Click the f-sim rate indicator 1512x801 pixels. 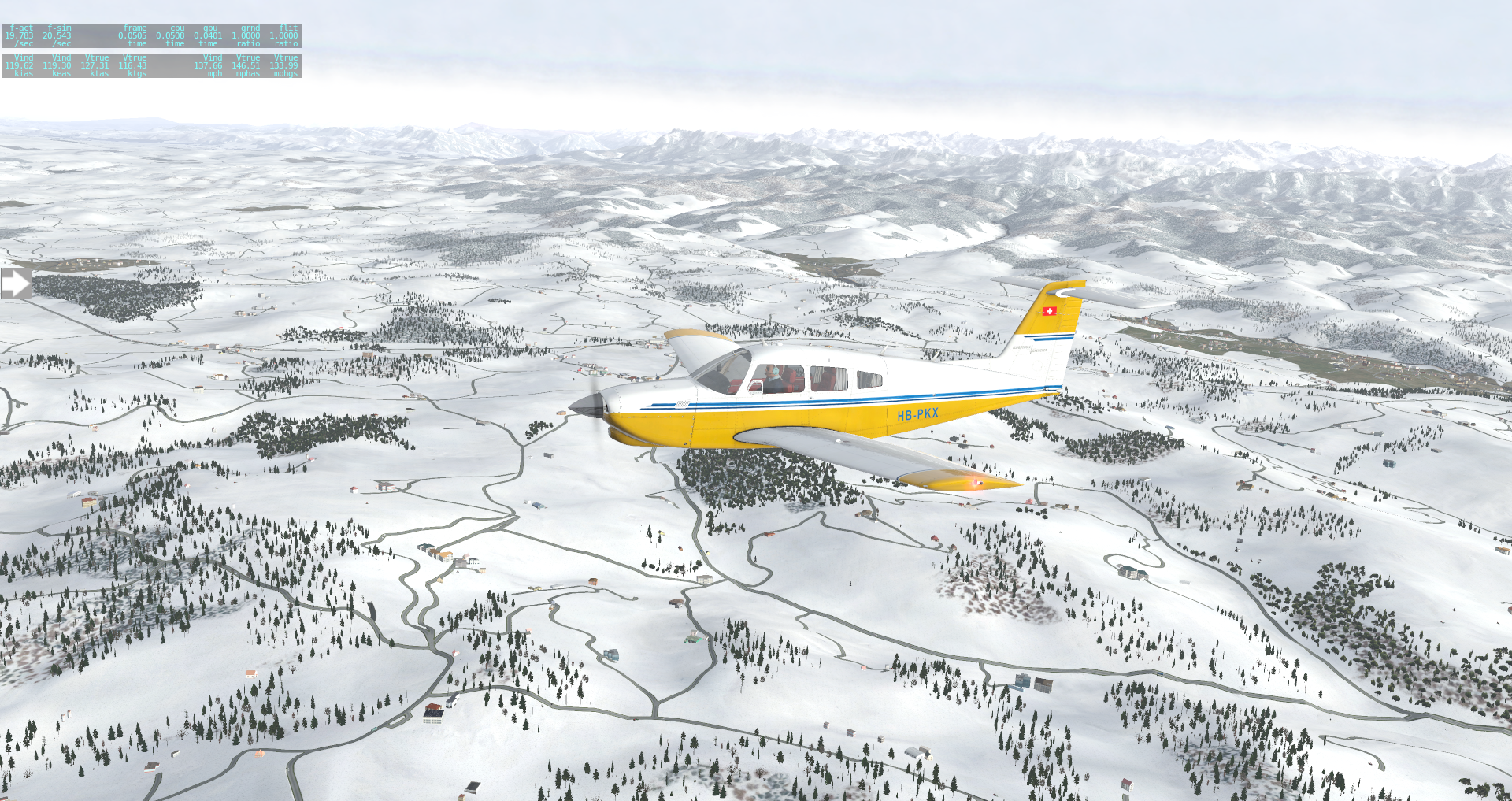click(57, 35)
